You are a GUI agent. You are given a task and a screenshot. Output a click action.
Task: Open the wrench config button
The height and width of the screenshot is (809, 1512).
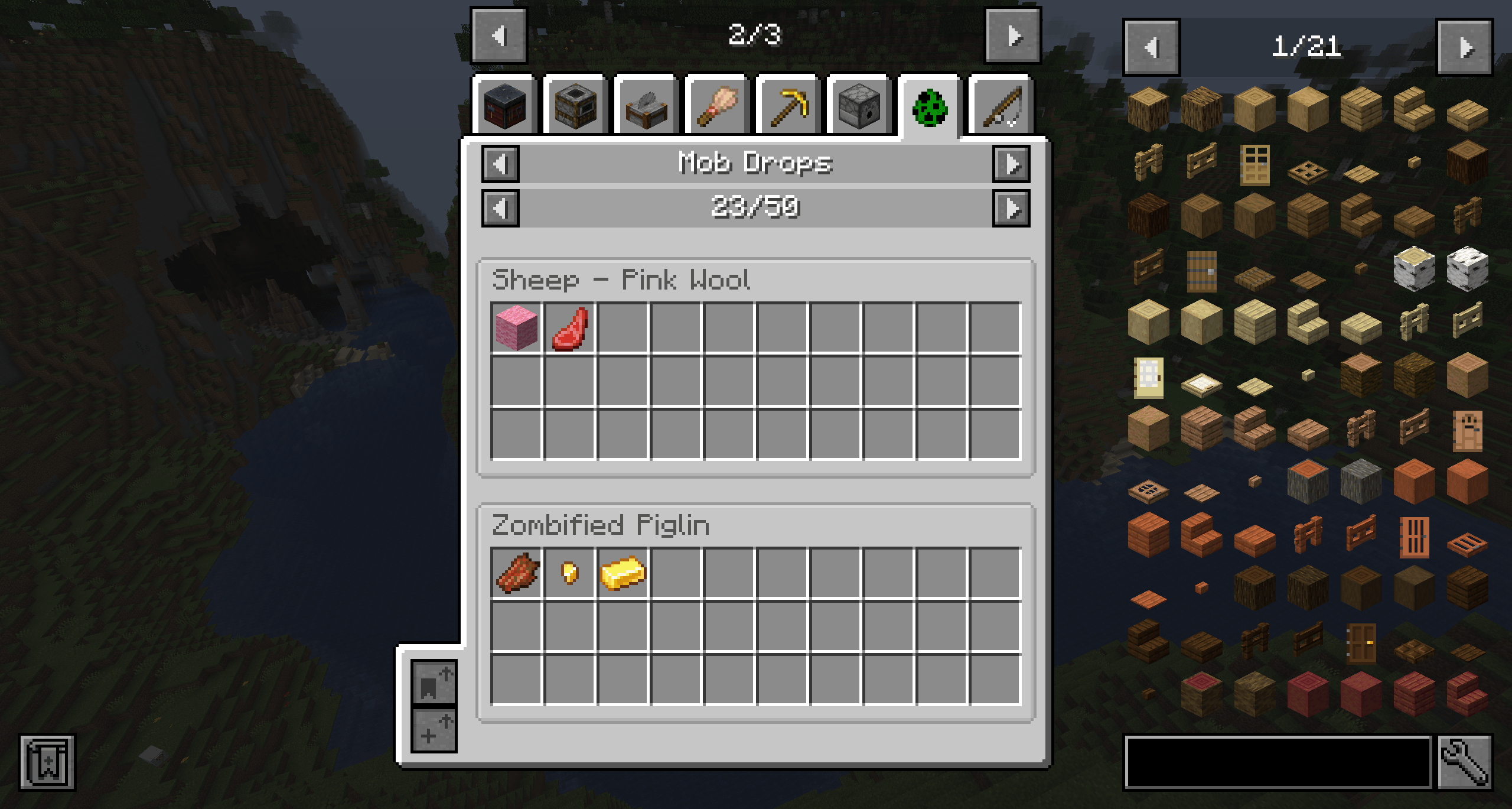[x=1465, y=762]
